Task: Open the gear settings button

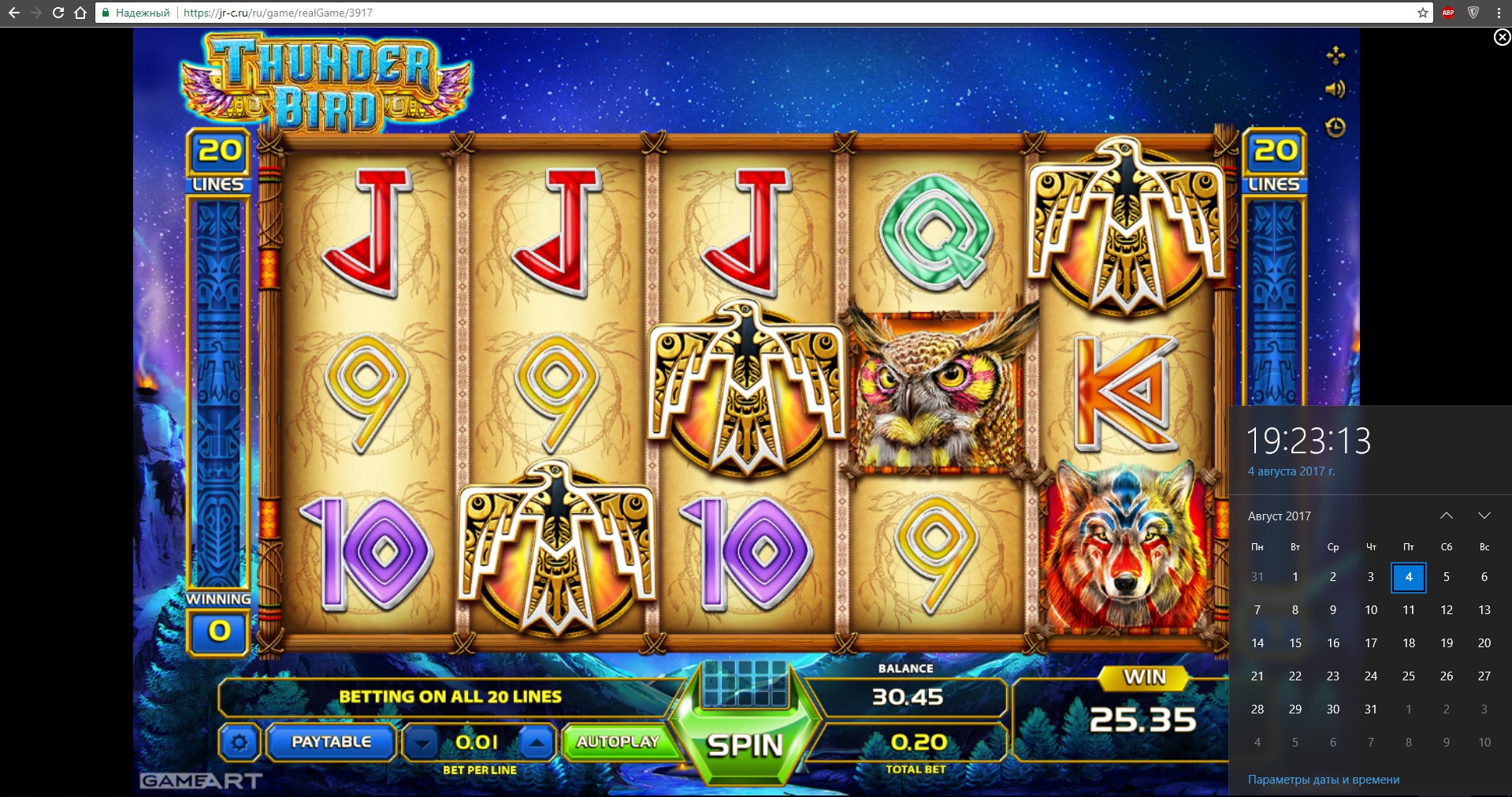Action: pos(240,743)
